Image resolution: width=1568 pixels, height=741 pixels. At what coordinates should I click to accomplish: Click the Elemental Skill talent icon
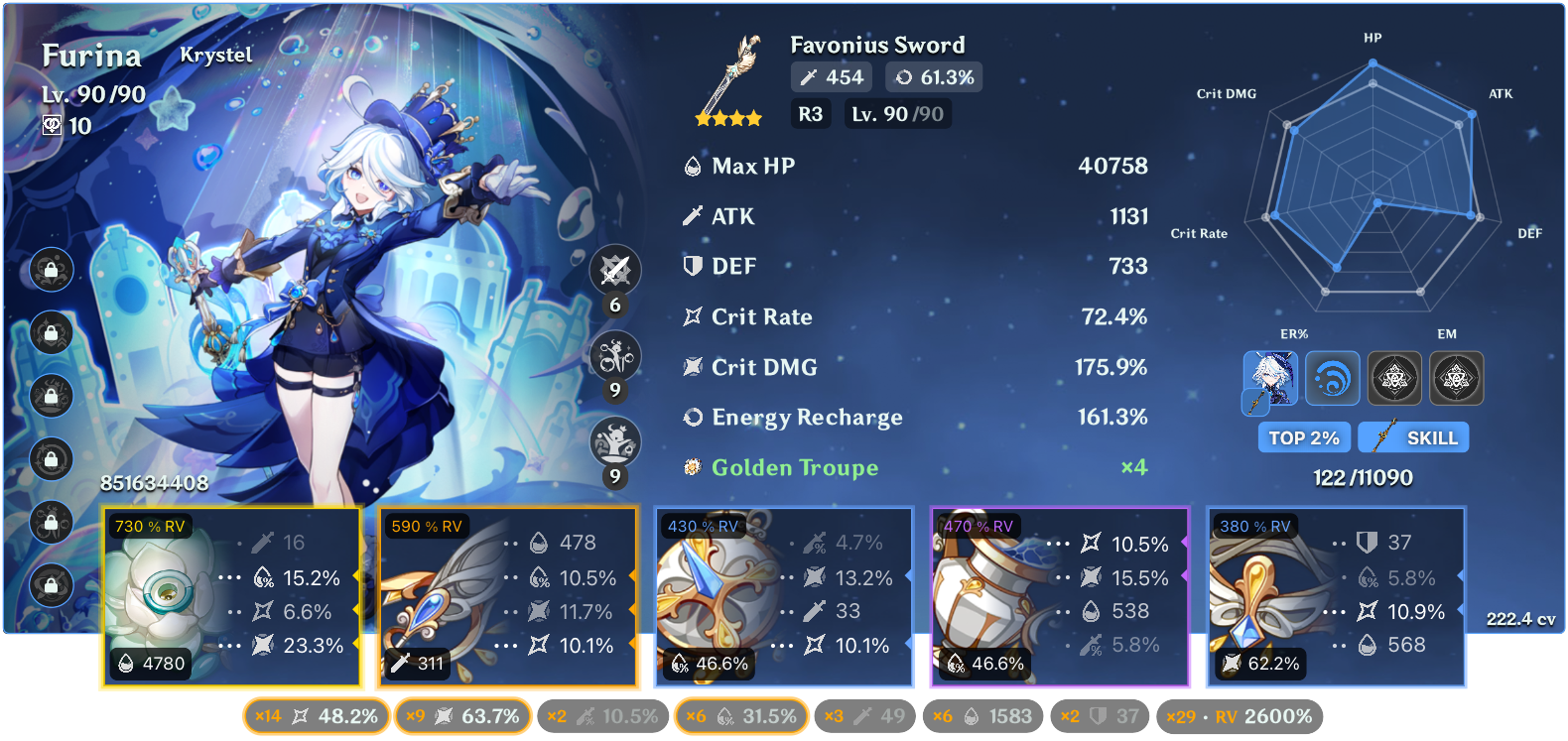point(614,356)
